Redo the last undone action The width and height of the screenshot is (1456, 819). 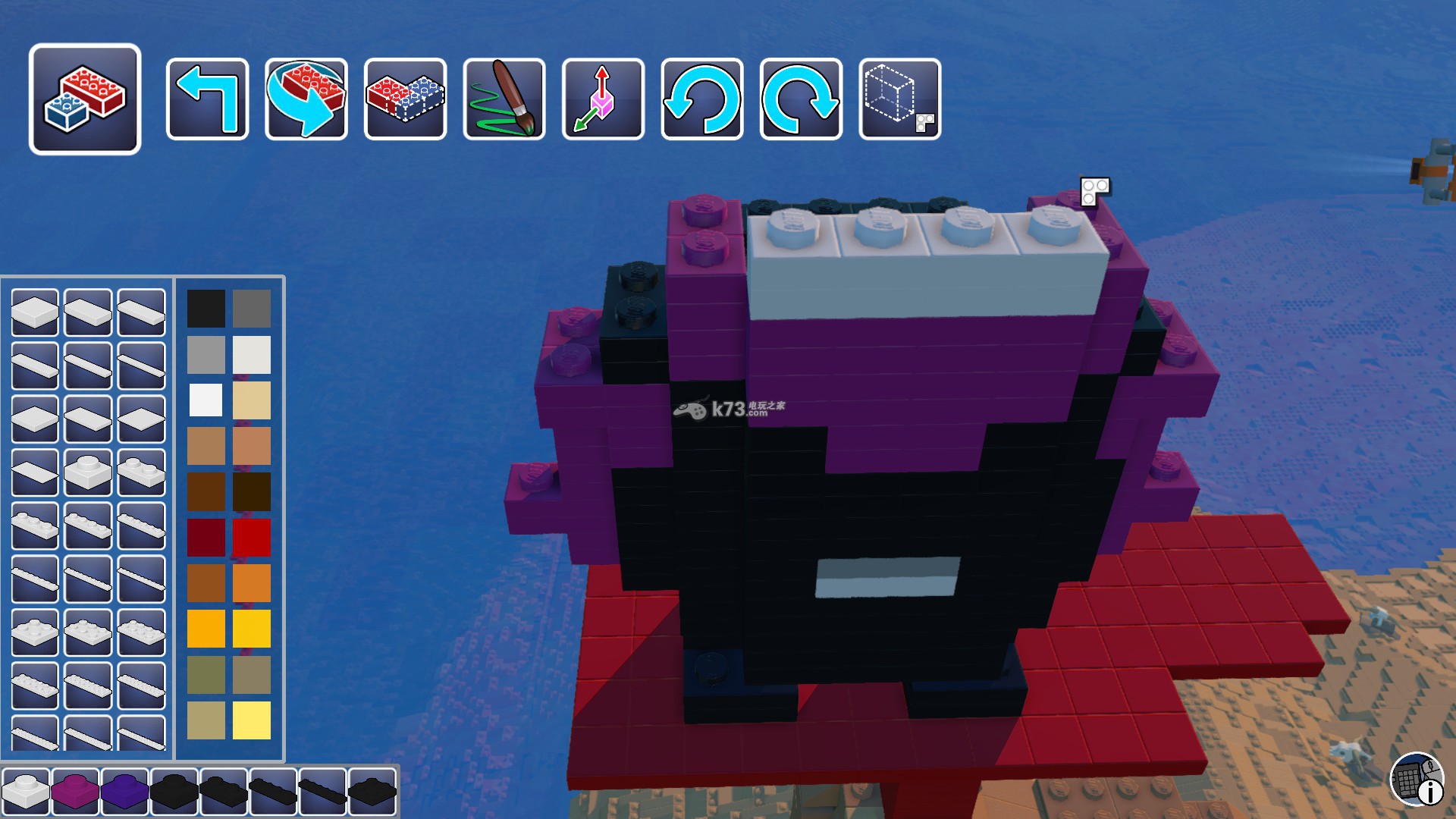pos(801,99)
